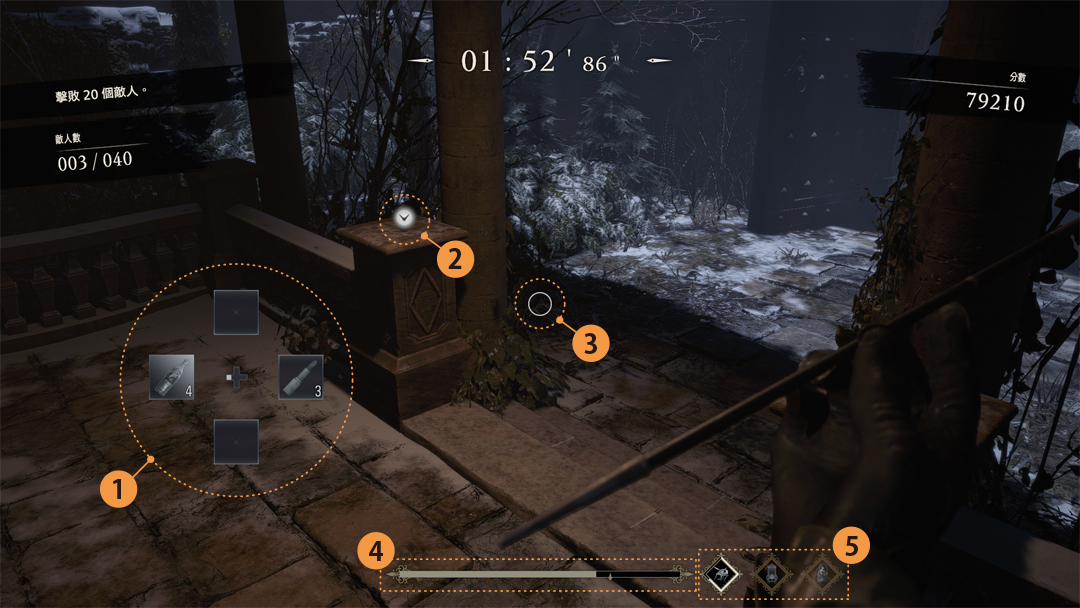
Task: Choose the throne chair ability icon
Action: pyautogui.click(x=771, y=573)
